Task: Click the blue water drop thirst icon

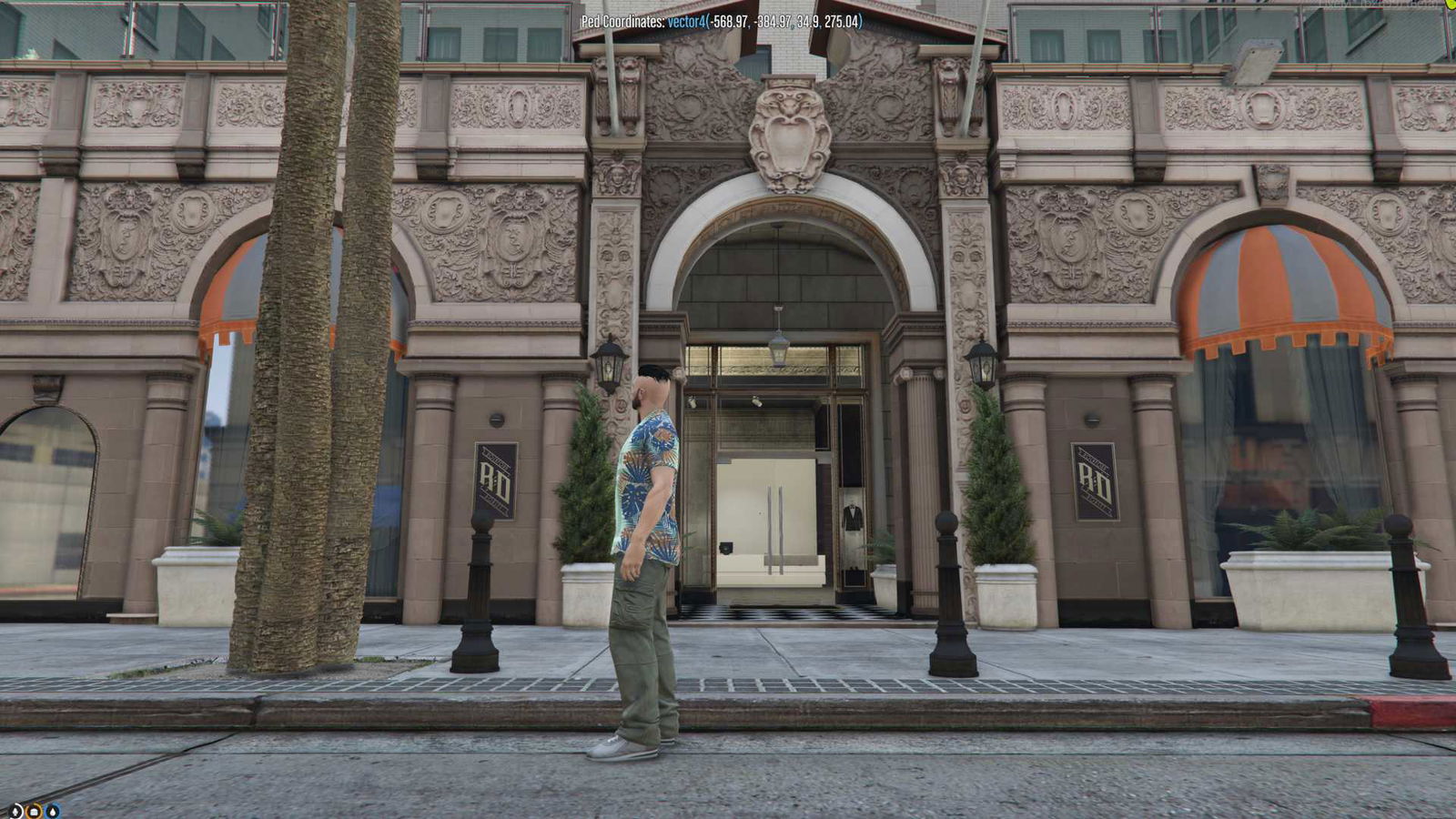Action: coord(52,810)
